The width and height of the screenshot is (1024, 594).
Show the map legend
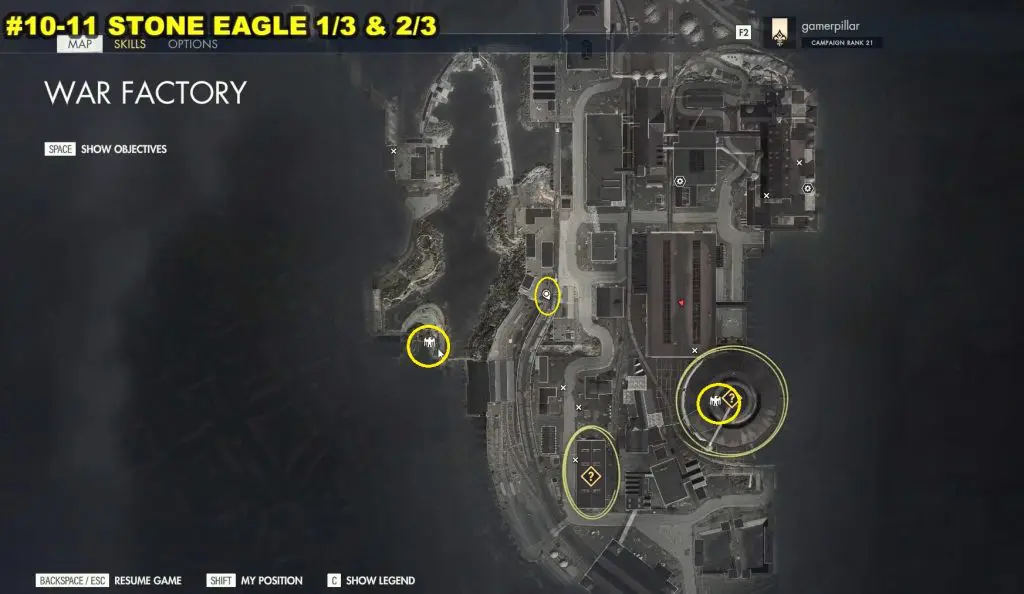(x=371, y=580)
